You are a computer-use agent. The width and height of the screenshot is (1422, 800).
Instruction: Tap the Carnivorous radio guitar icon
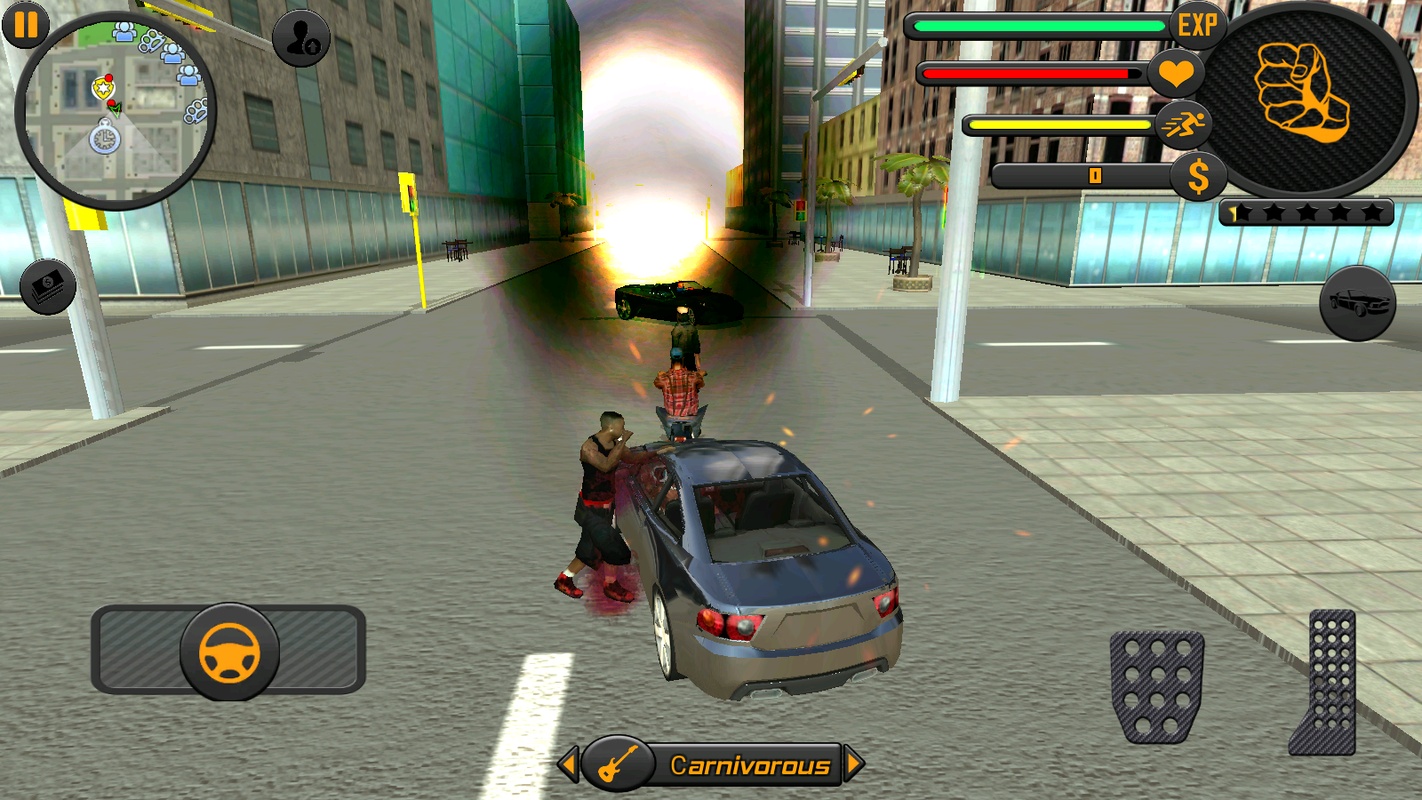point(616,765)
